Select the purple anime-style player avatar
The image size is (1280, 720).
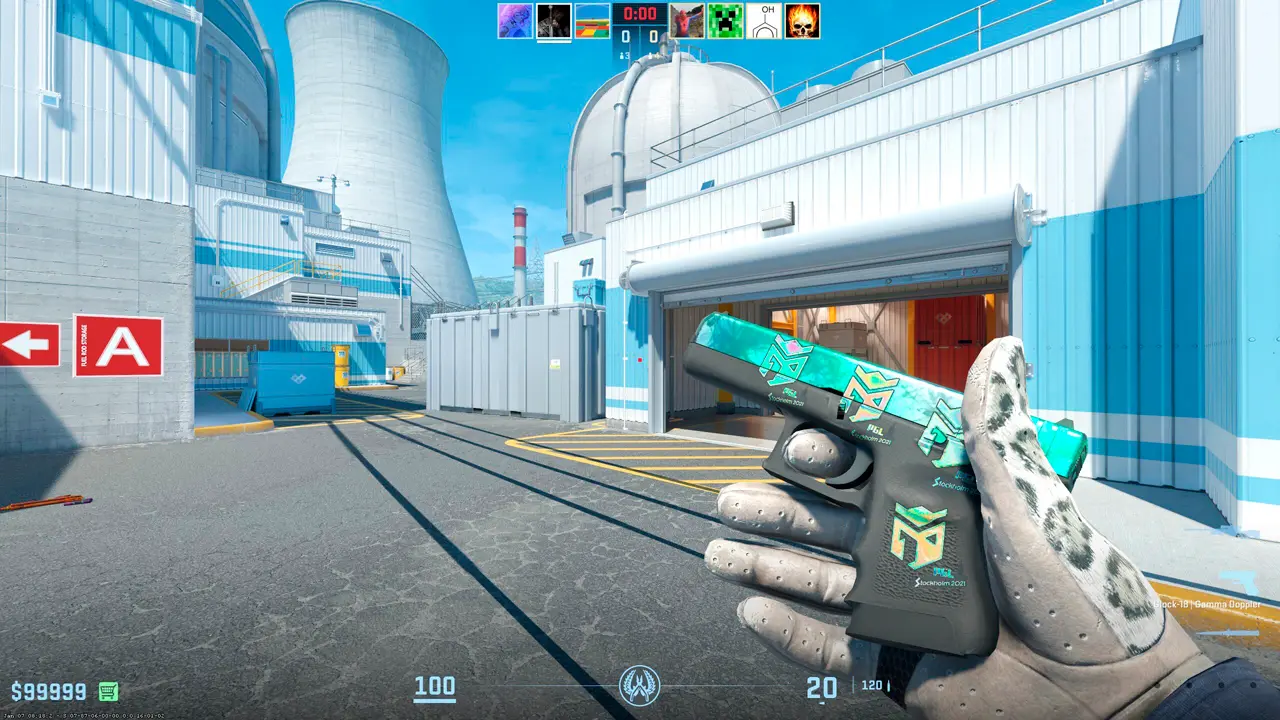click(x=514, y=21)
